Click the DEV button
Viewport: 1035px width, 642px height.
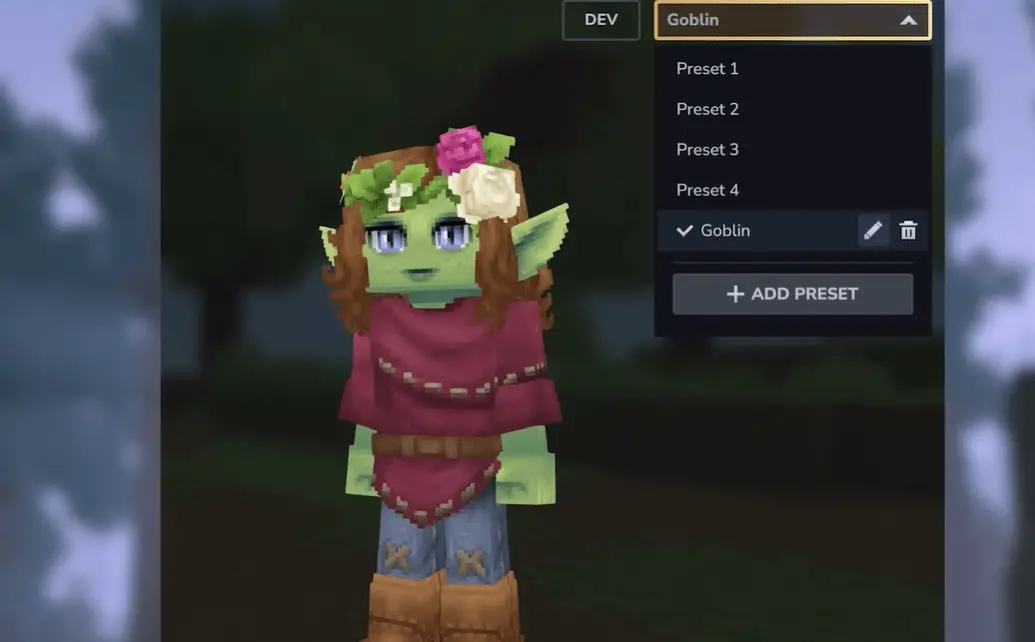601,20
